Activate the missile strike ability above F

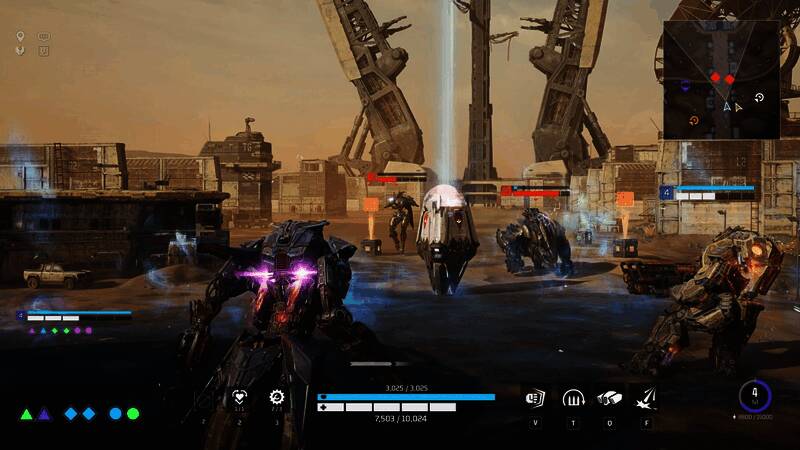coord(647,398)
